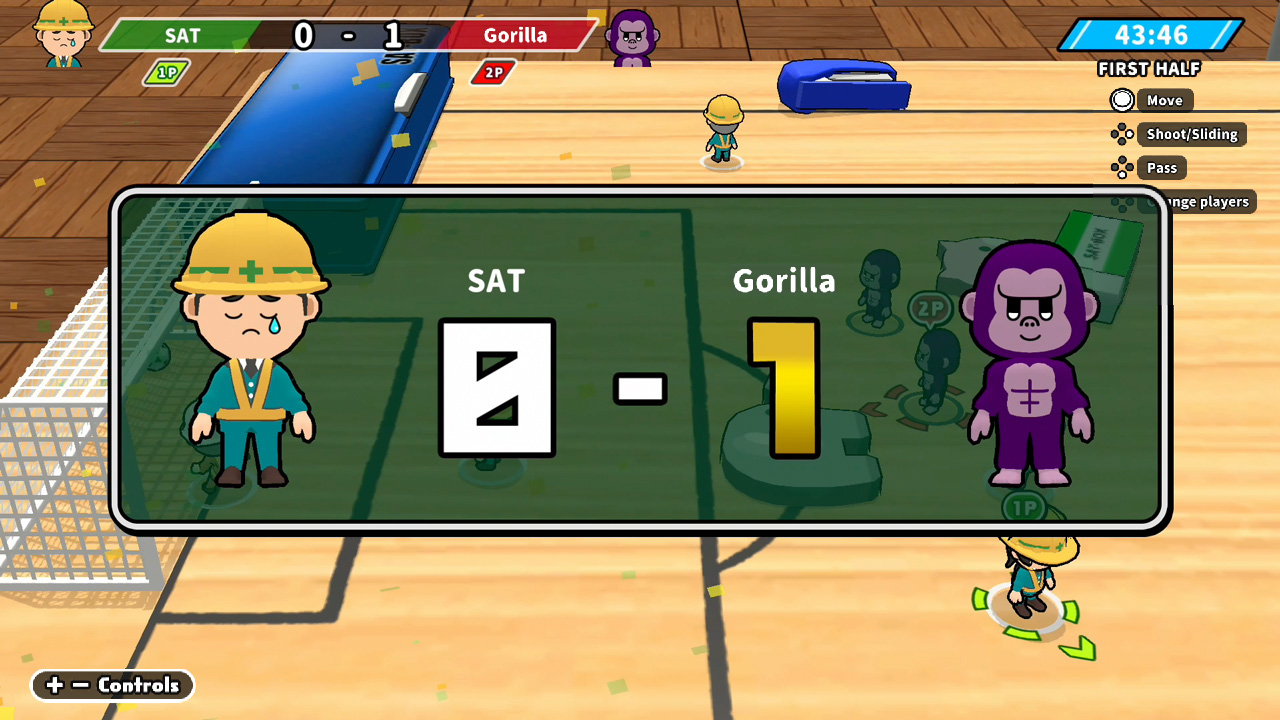The image size is (1280, 720).
Task: Toggle the Pass control hint
Action: click(x=1161, y=167)
